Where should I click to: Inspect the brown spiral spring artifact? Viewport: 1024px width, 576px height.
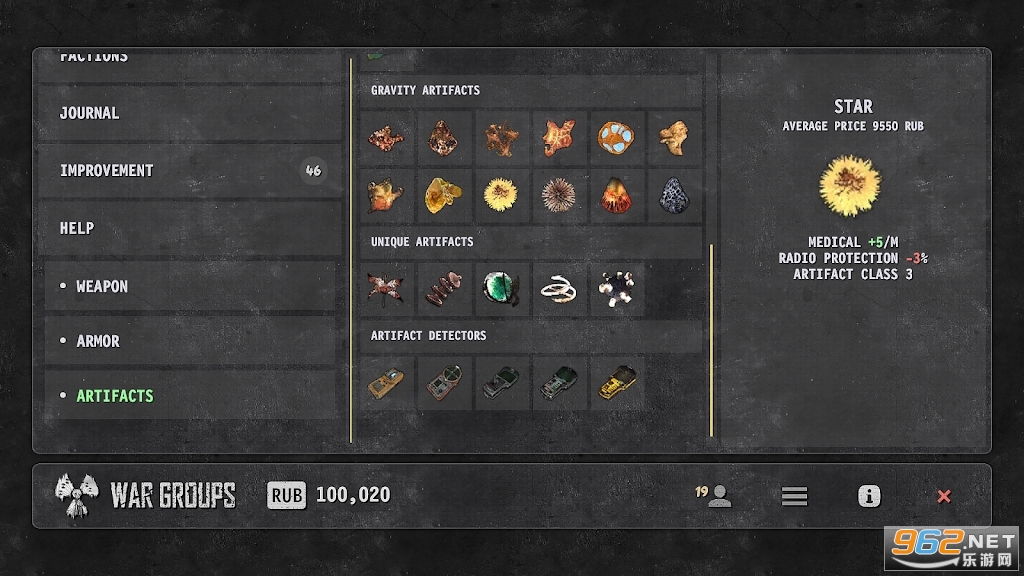point(441,289)
